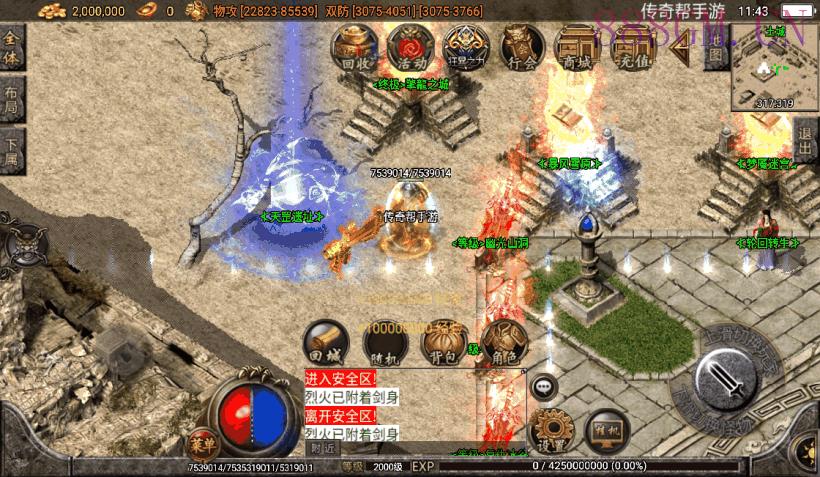Select the 全体 tab

coord(13,46)
